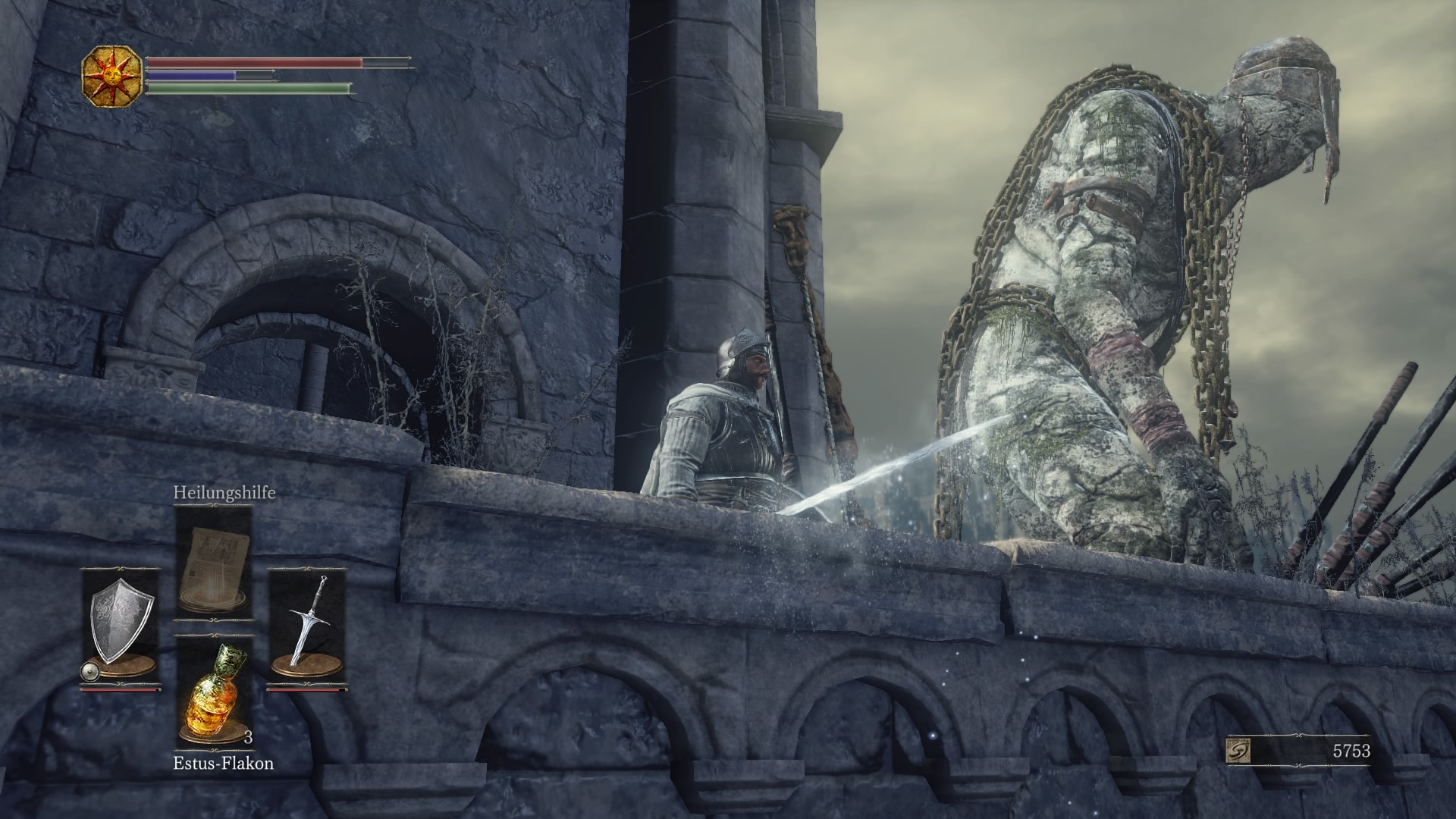The image size is (1456, 819).
Task: Click the golden sun covenant emblem
Action: [x=112, y=75]
